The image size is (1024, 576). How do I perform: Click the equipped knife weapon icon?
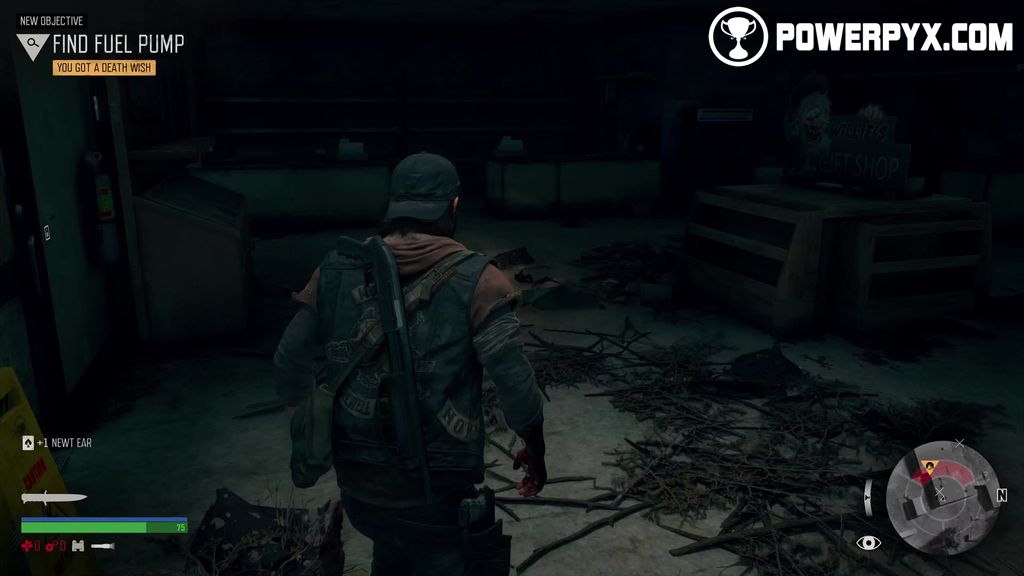53,498
